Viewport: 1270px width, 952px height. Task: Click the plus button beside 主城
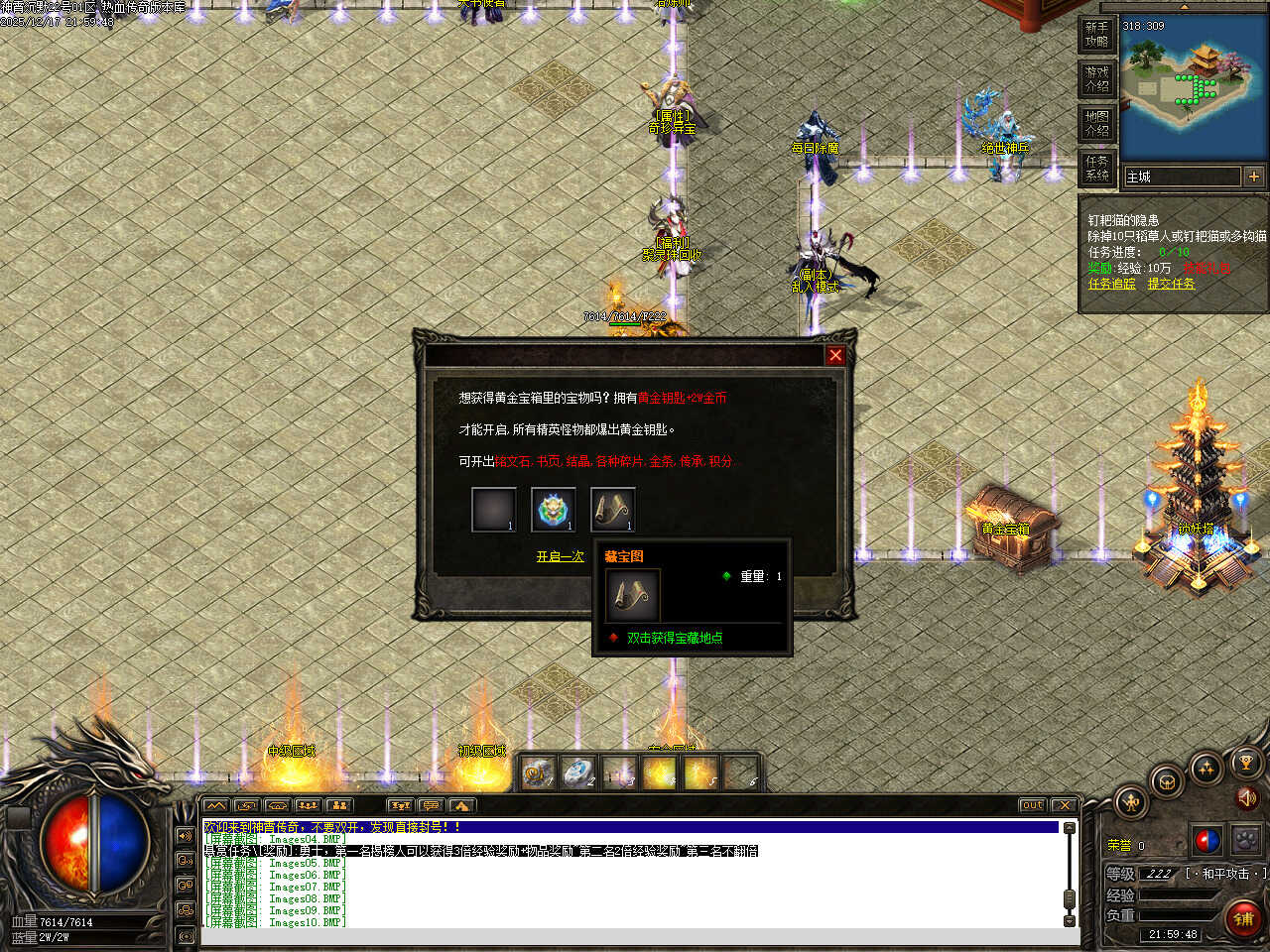coord(1254,177)
